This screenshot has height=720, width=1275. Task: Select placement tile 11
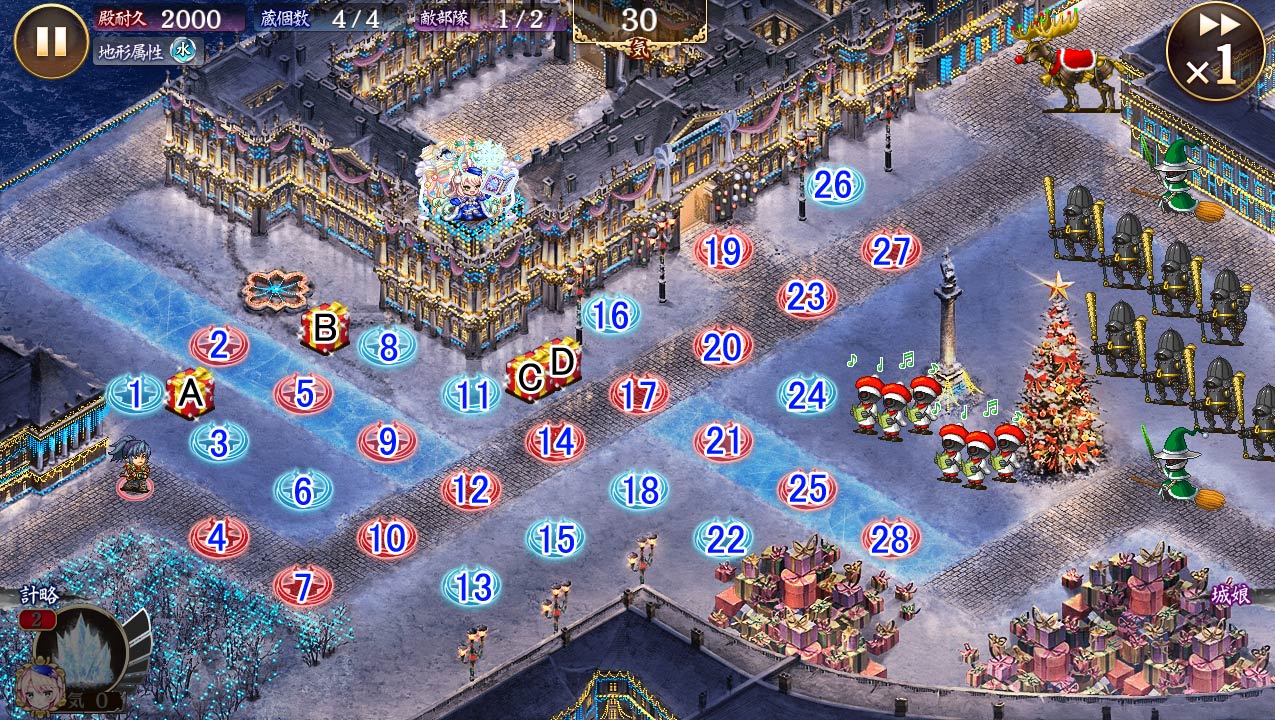[471, 394]
